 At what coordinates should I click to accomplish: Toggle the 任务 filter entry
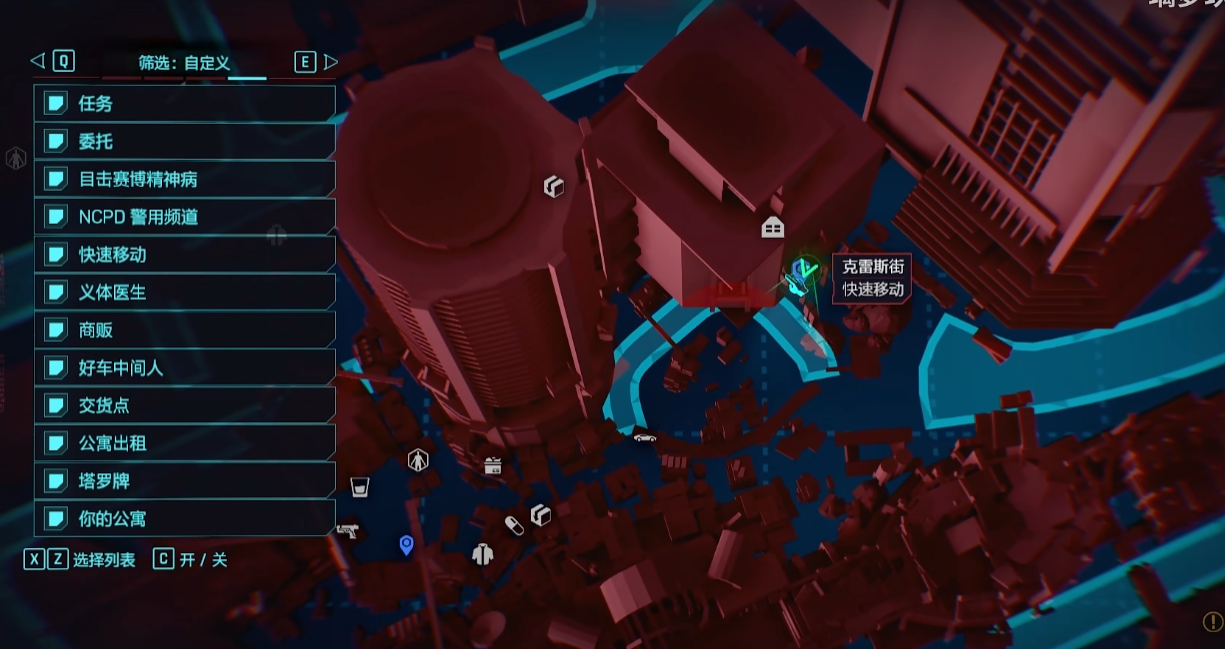185,103
